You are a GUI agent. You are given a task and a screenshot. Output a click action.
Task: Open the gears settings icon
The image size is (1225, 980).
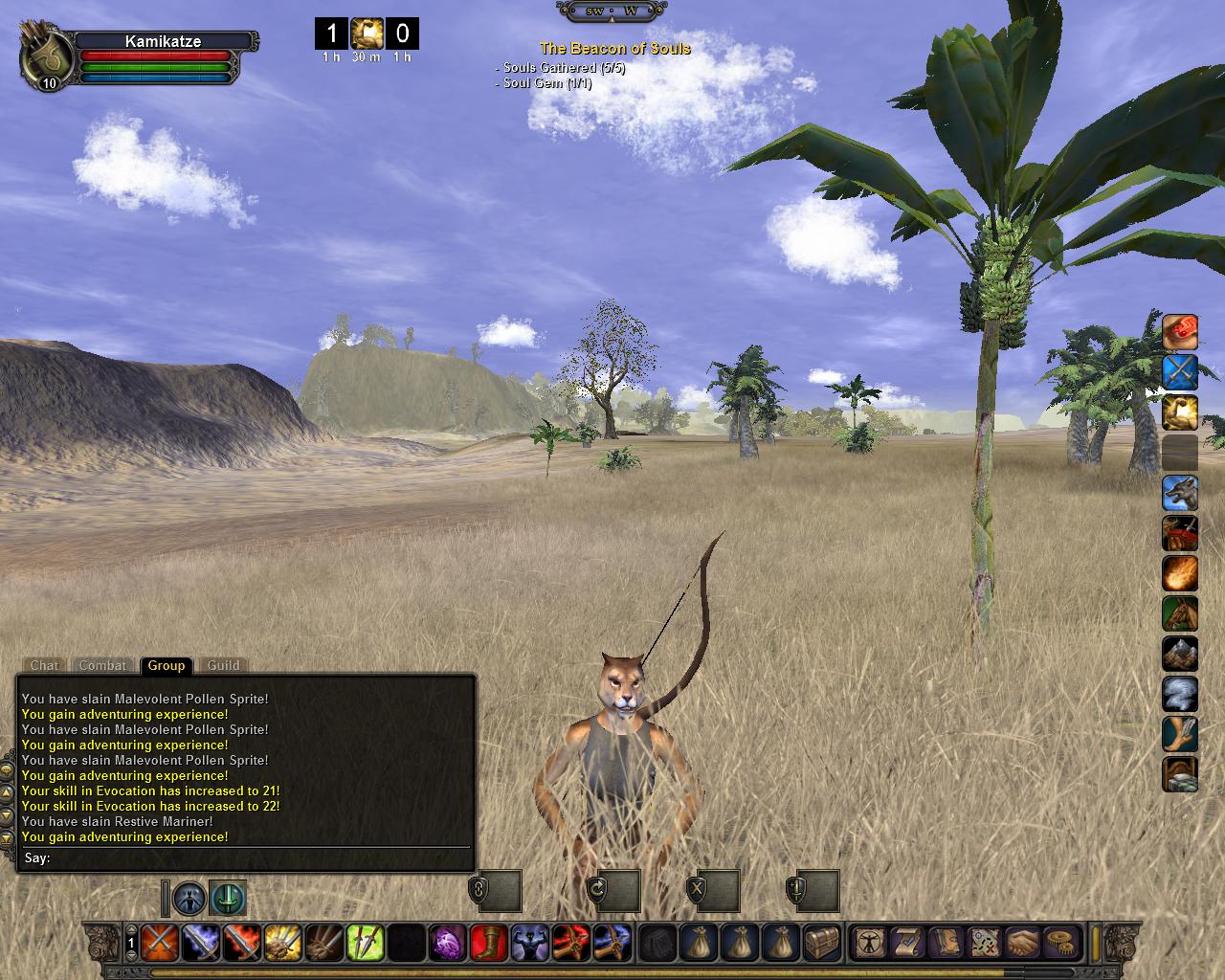click(x=1060, y=943)
